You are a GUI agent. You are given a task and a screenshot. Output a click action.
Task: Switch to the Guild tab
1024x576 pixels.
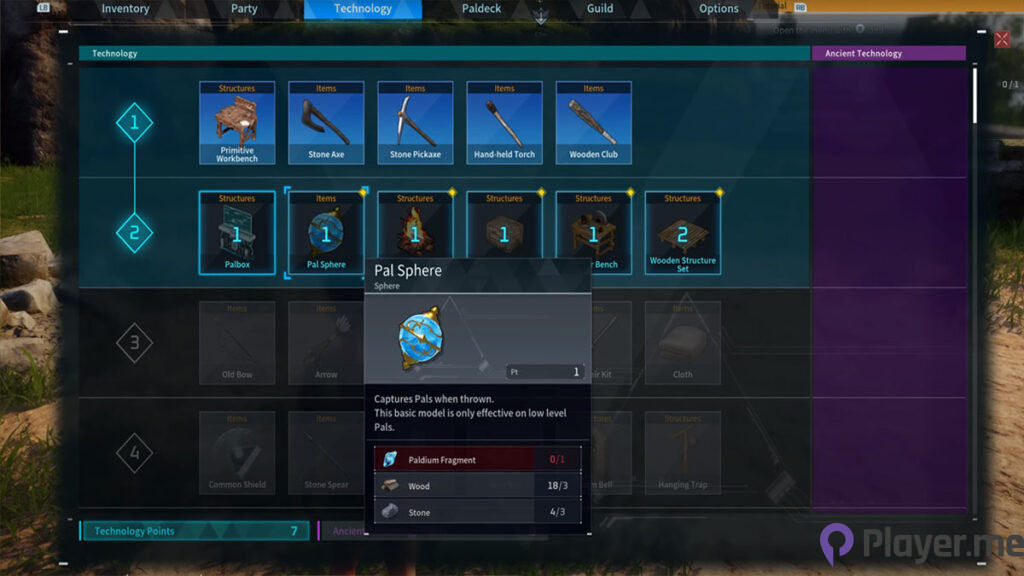pos(600,9)
